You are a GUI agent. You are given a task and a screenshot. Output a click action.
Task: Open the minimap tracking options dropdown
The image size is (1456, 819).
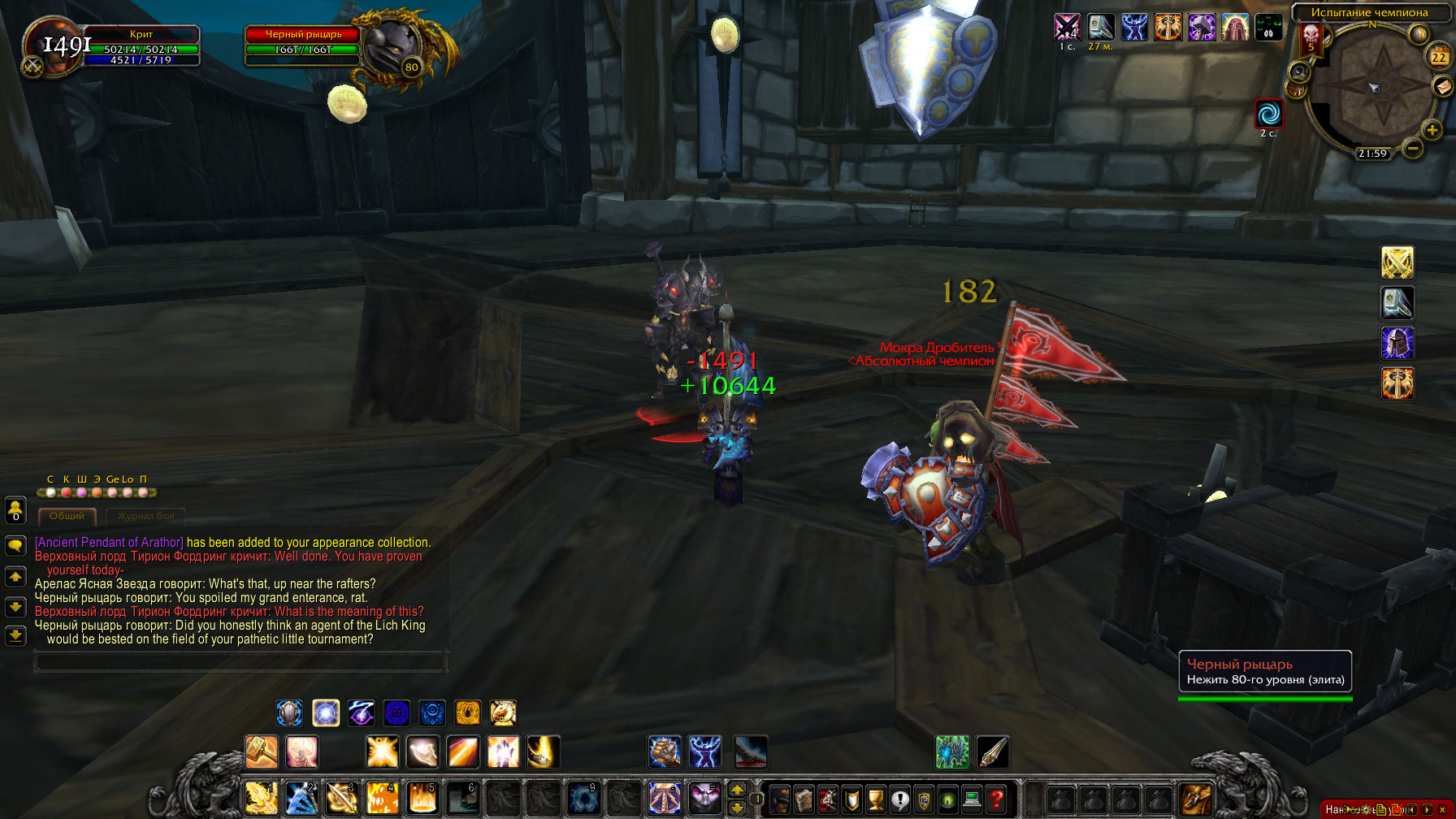(1298, 71)
